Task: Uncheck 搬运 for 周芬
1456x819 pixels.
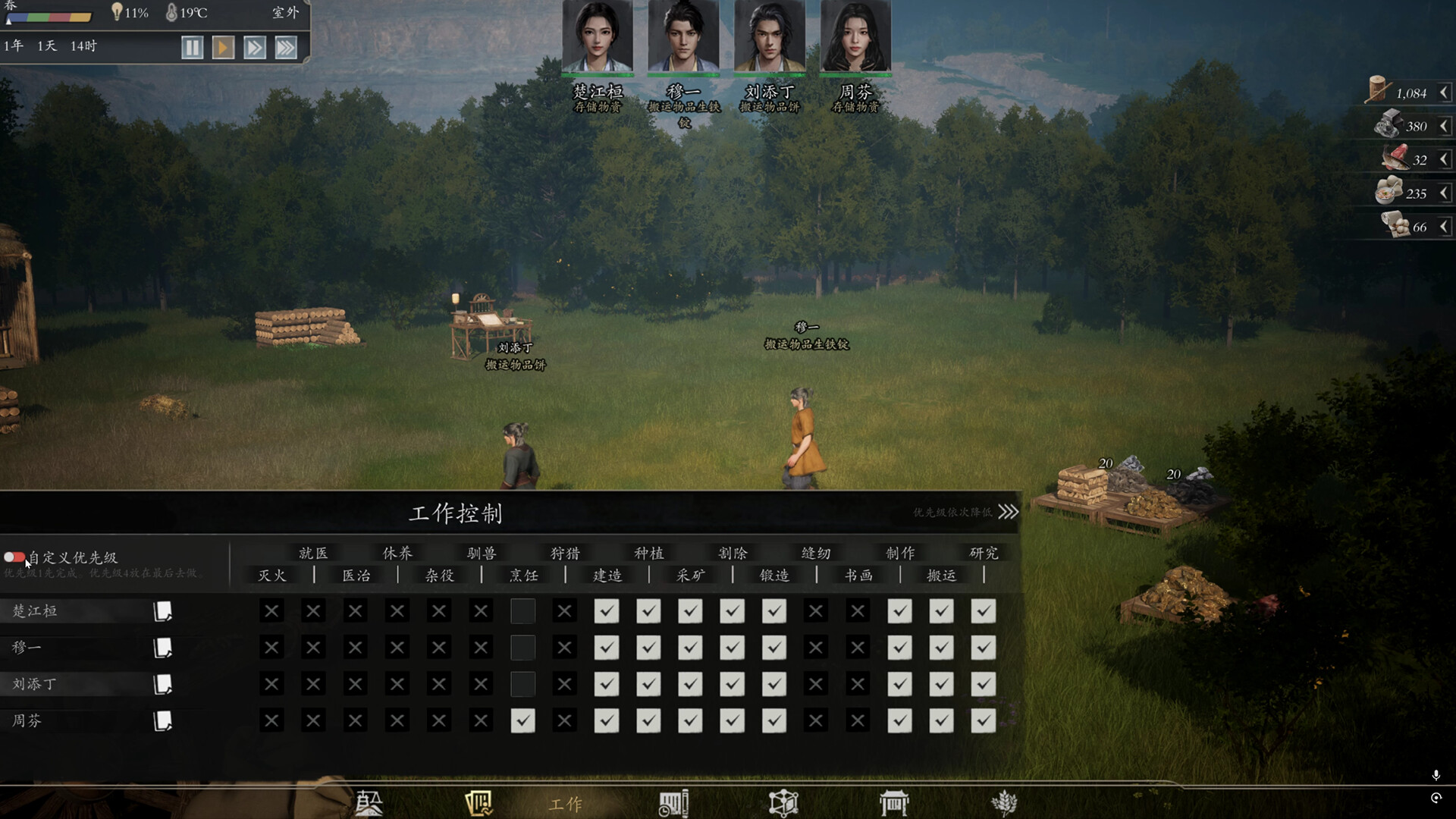Action: [x=941, y=720]
